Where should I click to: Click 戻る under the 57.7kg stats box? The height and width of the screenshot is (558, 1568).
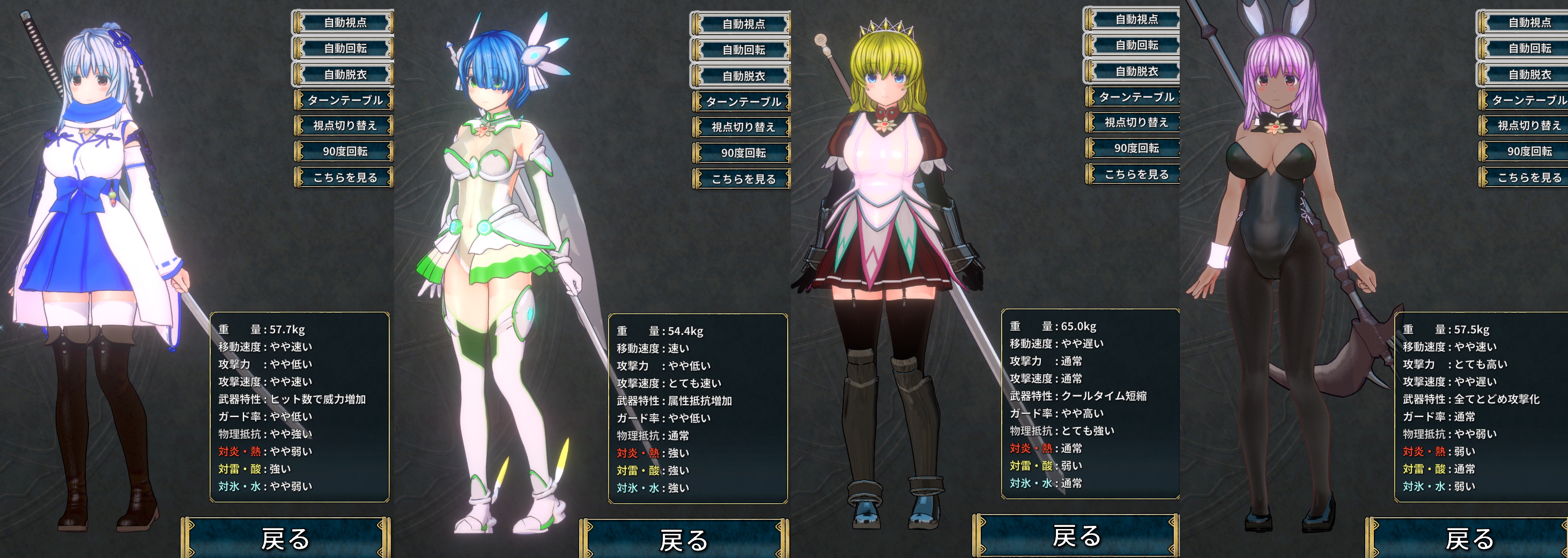click(285, 539)
